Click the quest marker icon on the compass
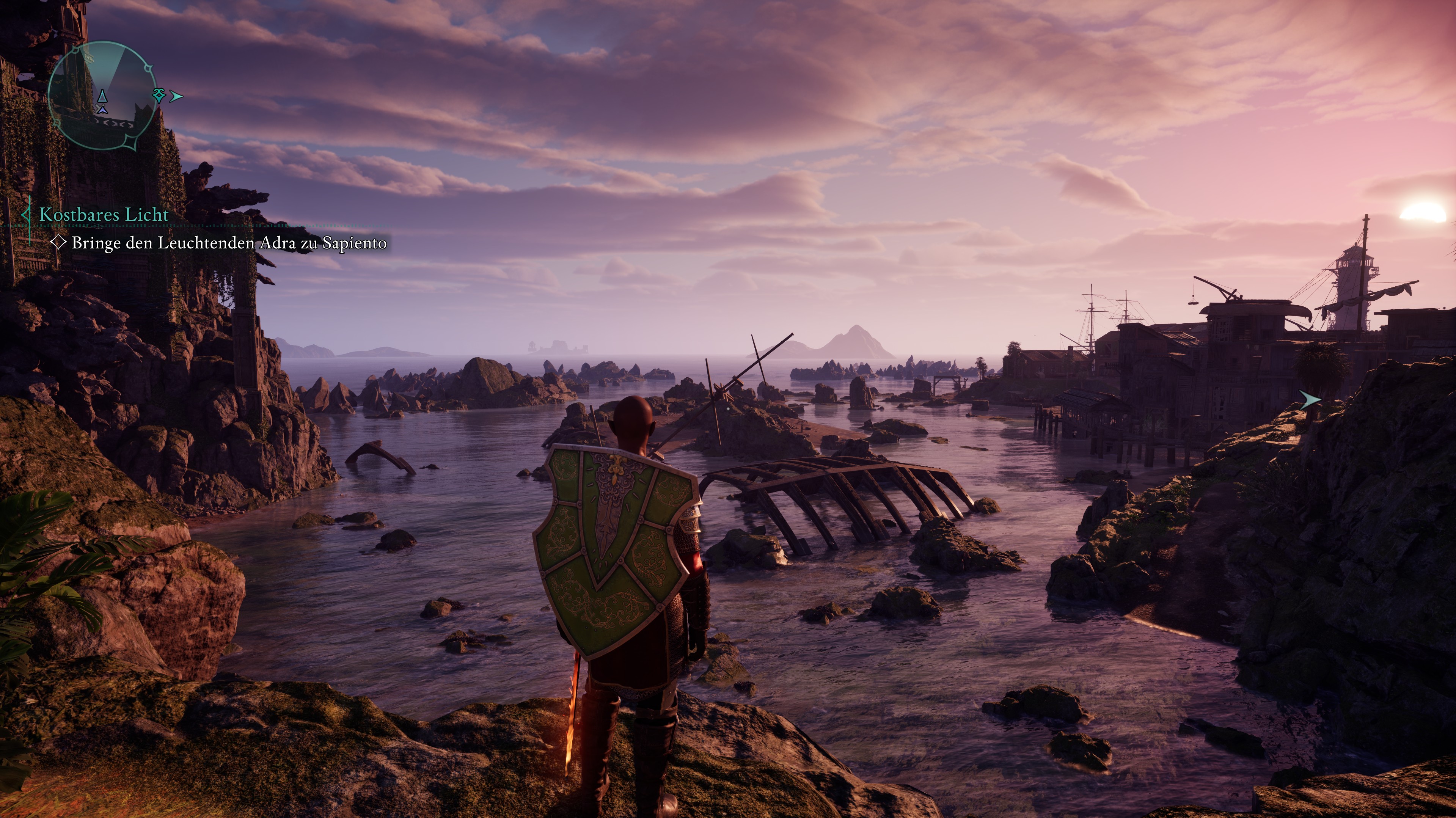 click(159, 95)
